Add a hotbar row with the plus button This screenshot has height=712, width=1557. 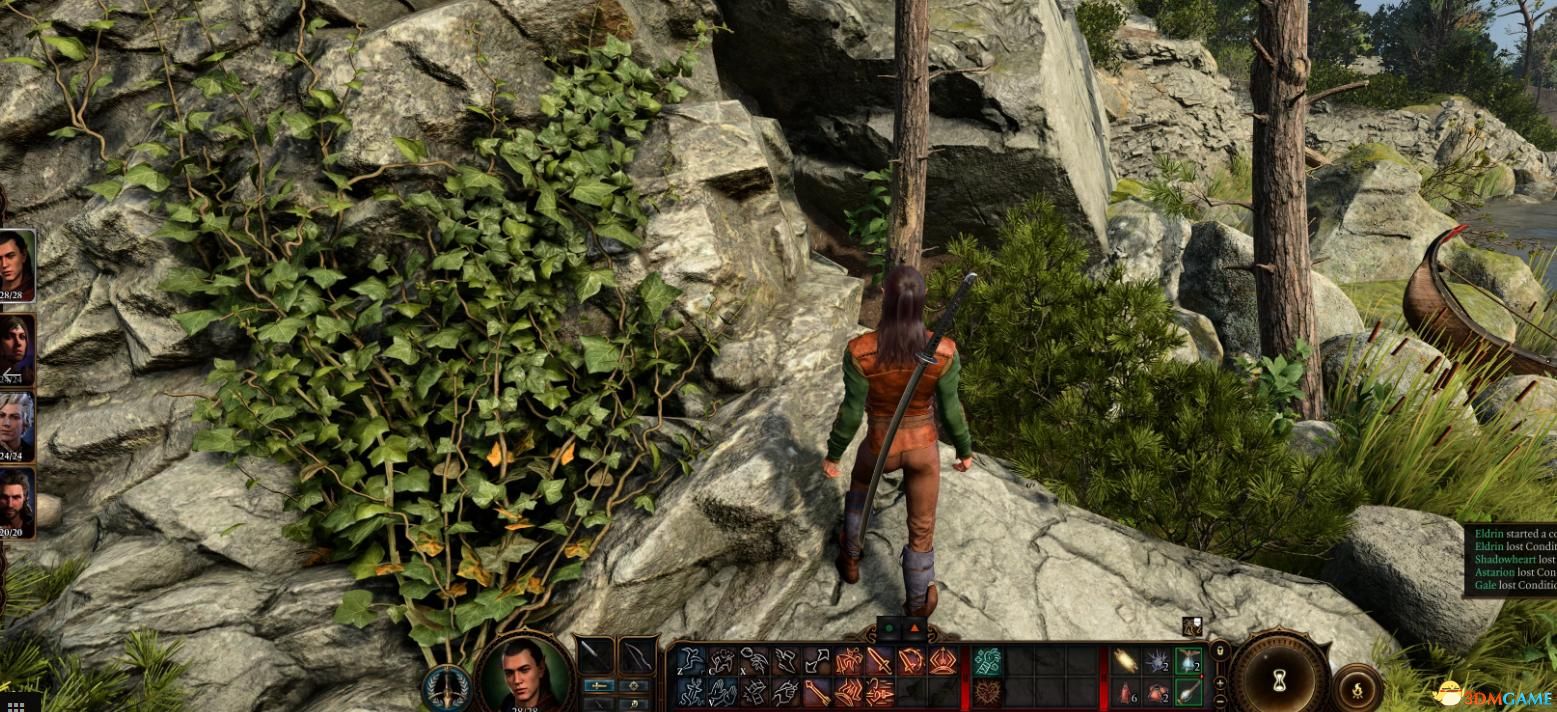coord(1219,682)
